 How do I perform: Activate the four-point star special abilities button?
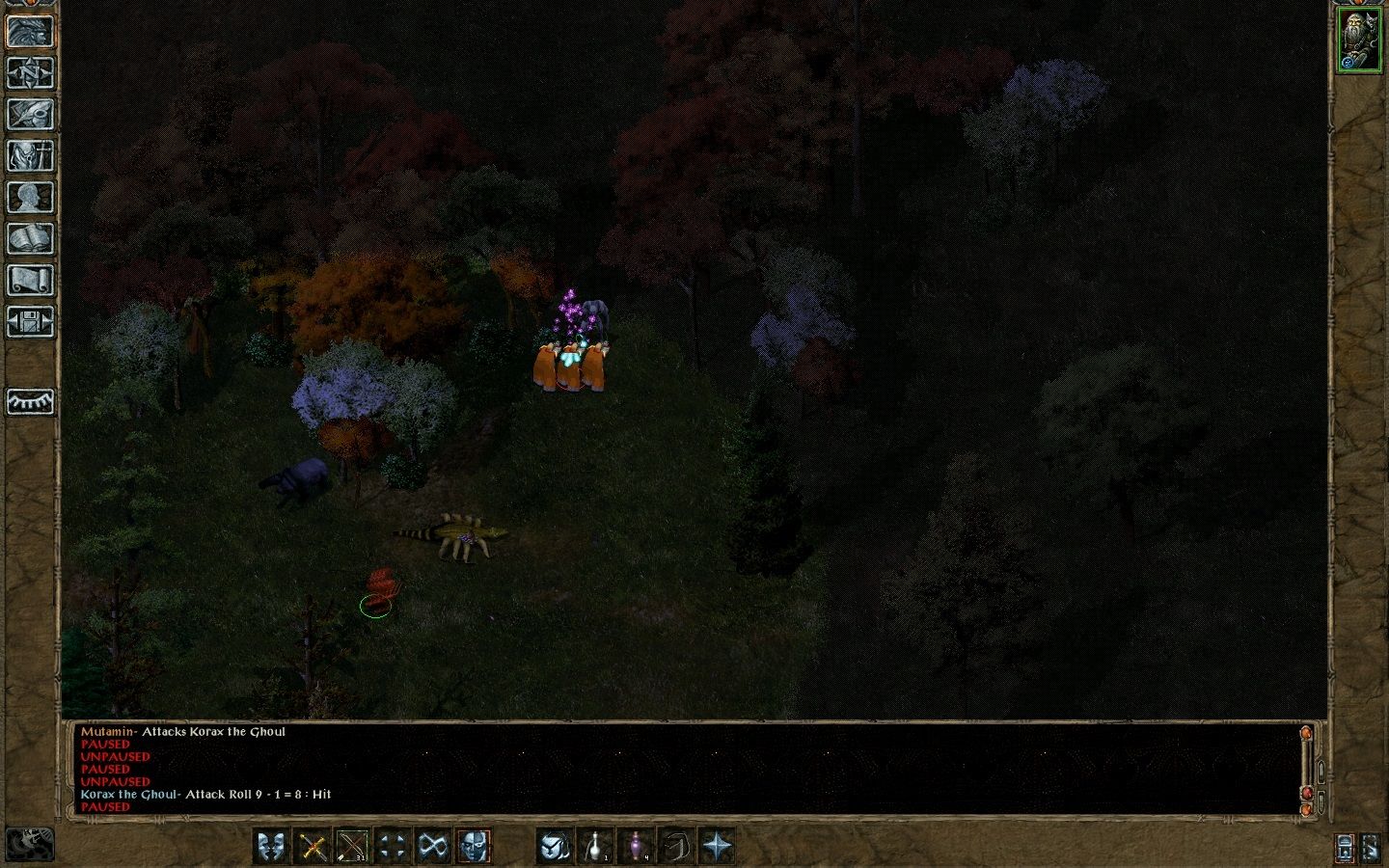pos(717,847)
